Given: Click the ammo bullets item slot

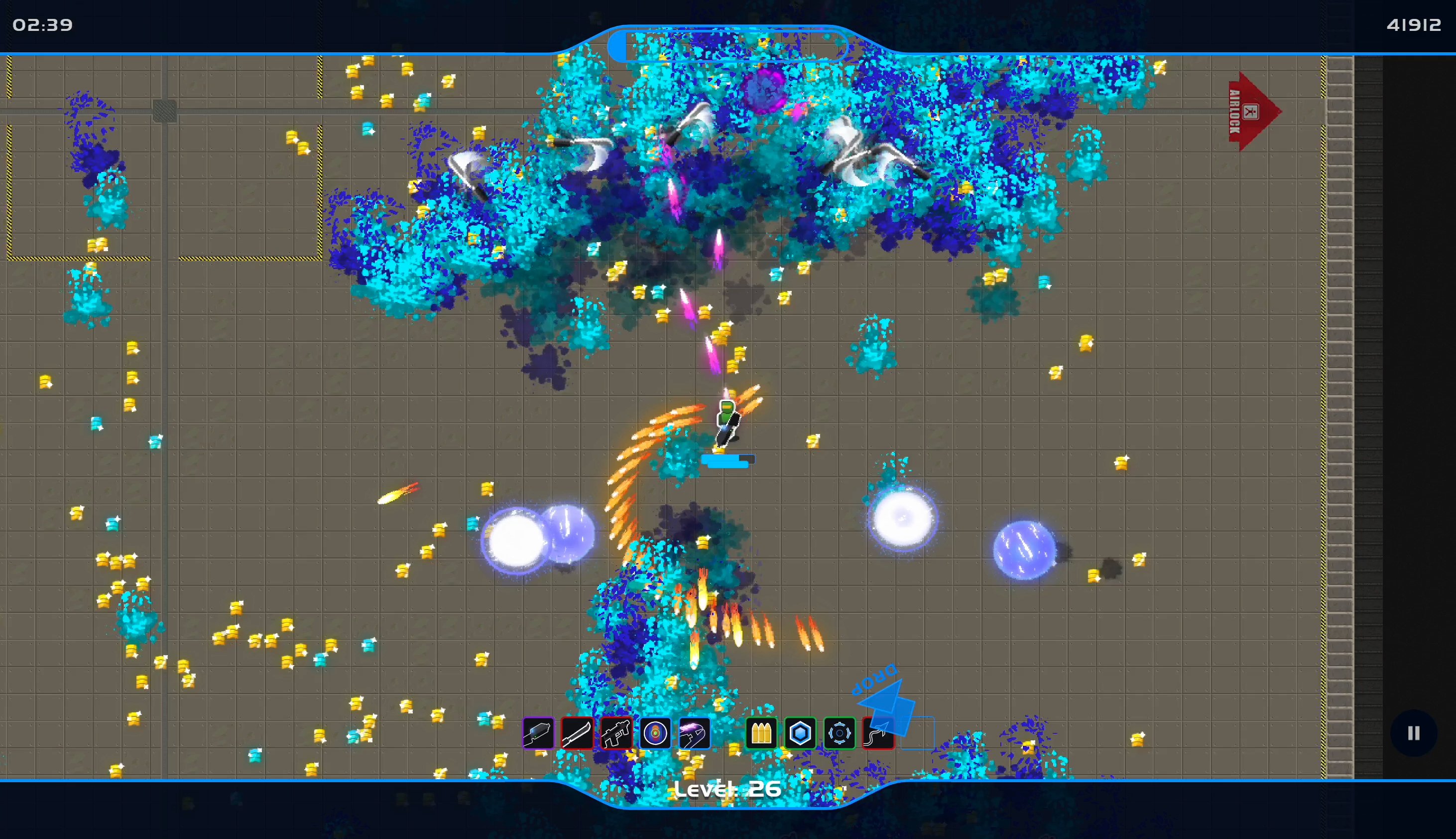Looking at the screenshot, I should tap(761, 733).
